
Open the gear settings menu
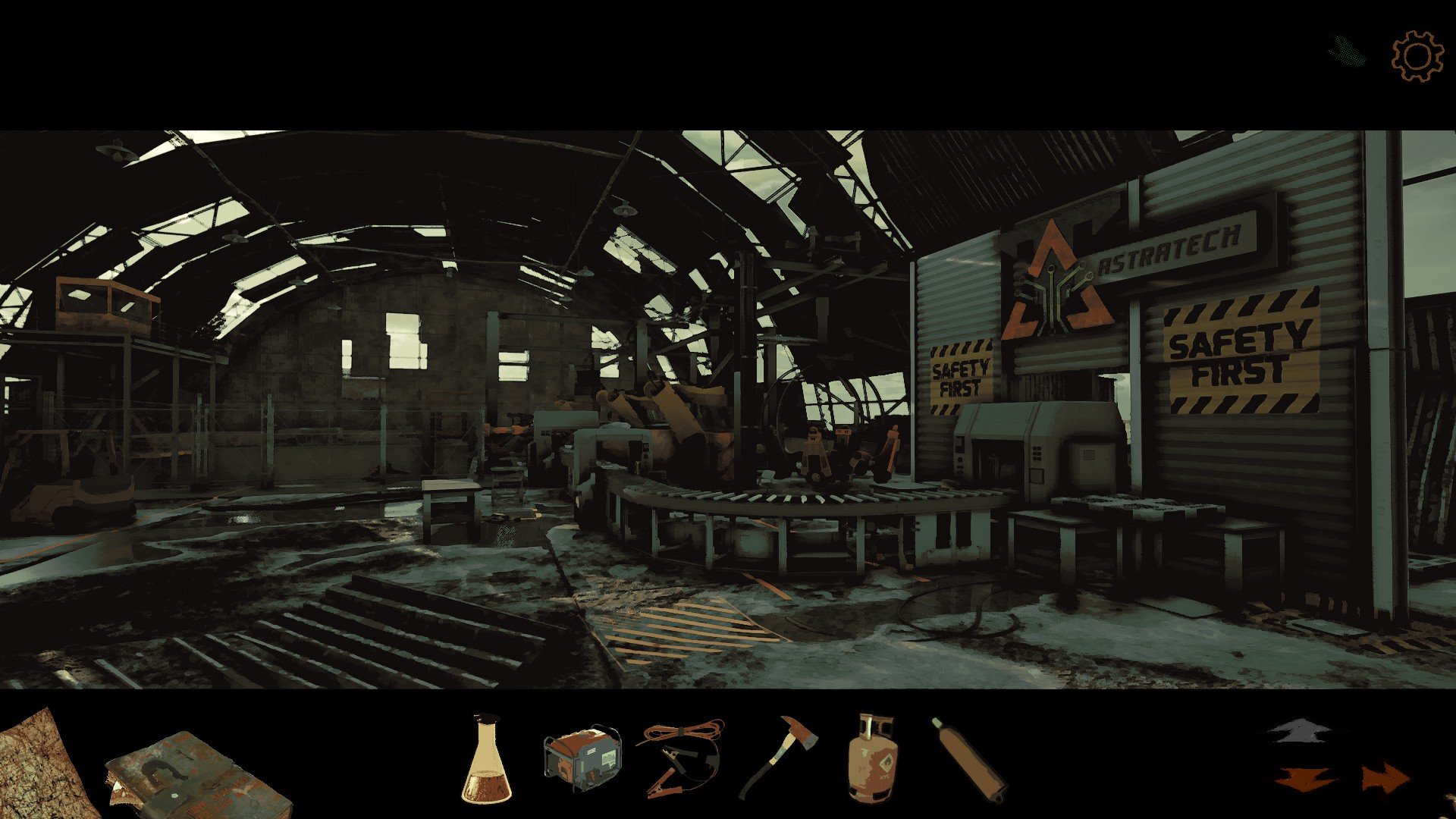coord(1417,56)
